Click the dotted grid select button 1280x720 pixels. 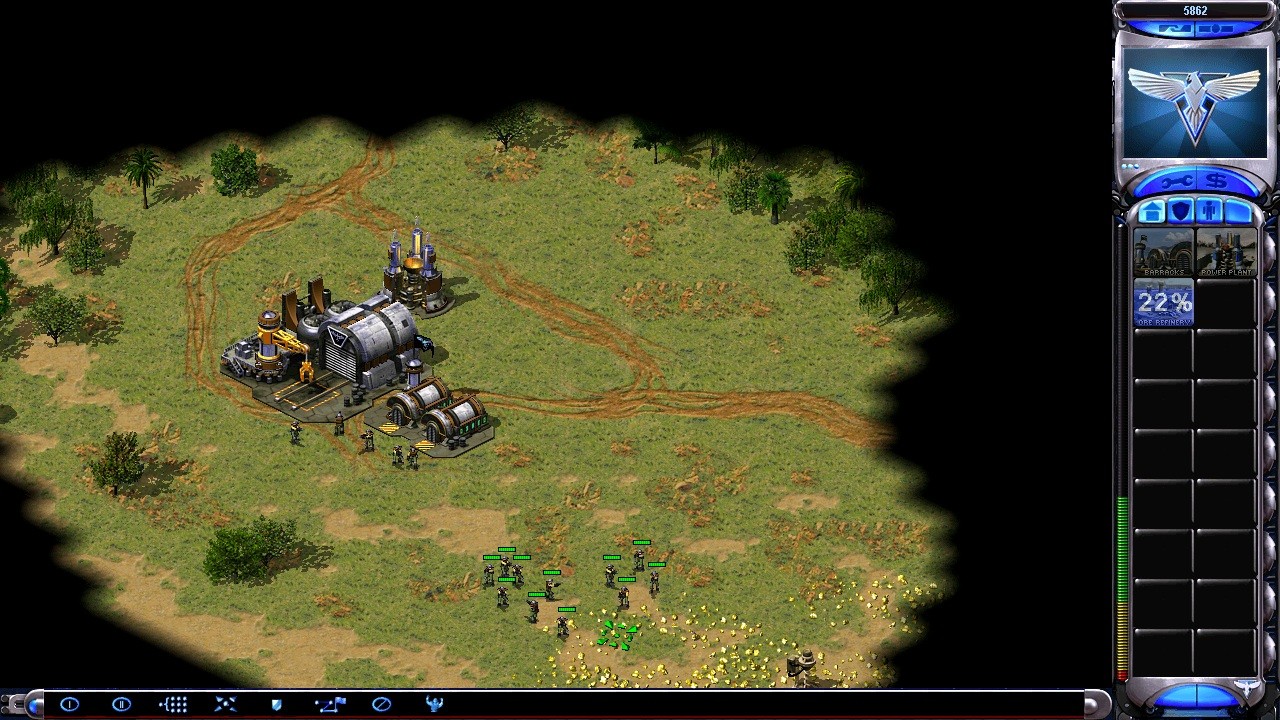tap(173, 704)
